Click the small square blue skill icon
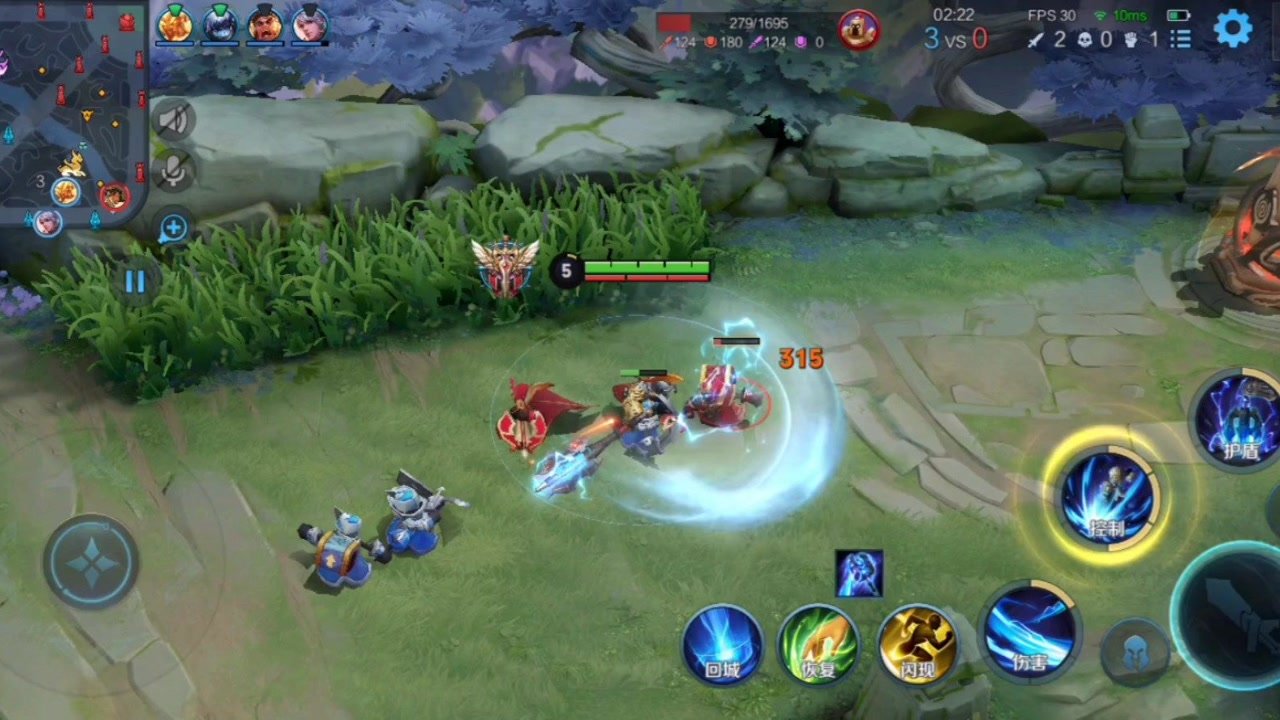This screenshot has width=1280, height=720. point(859,573)
